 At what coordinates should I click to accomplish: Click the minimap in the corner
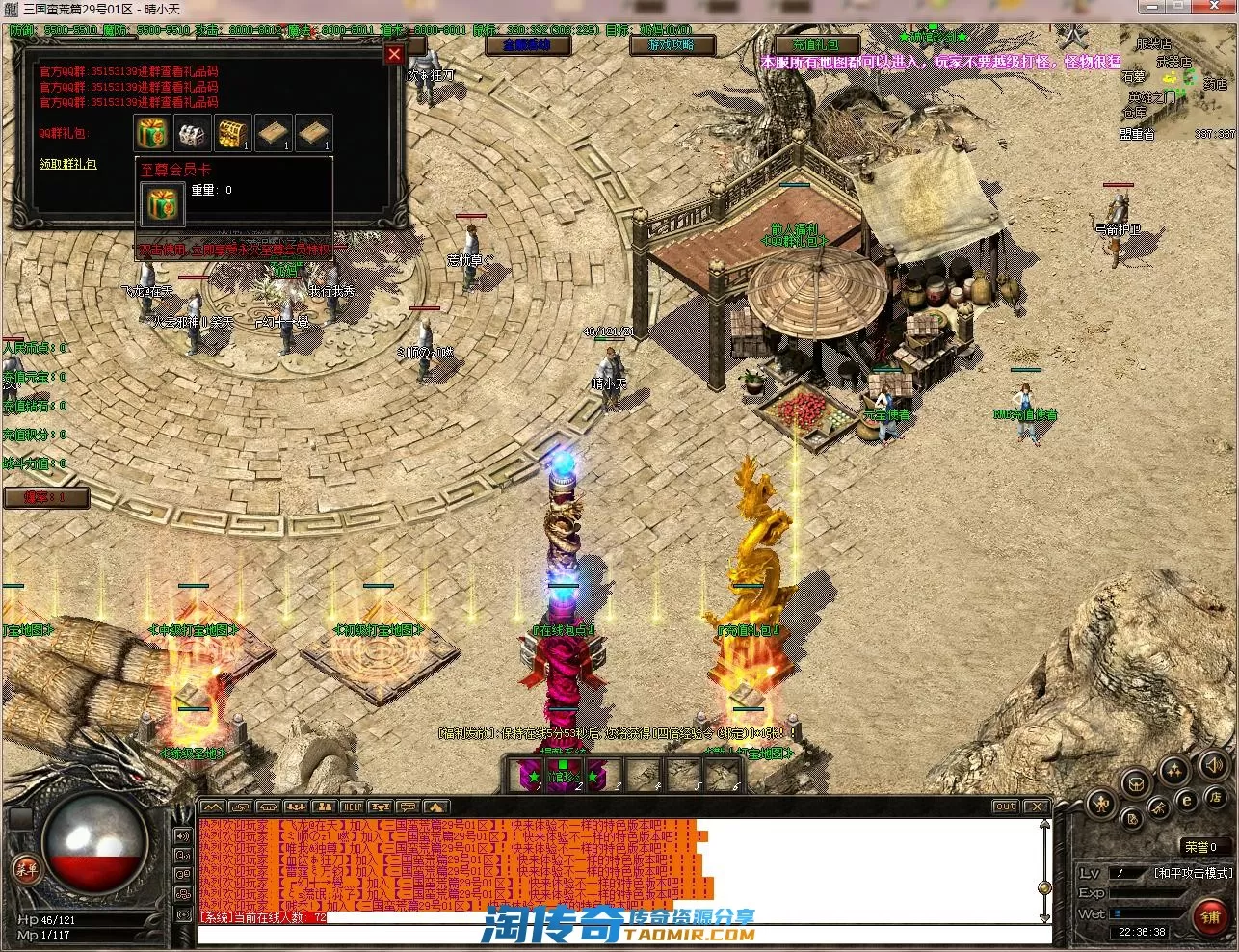[1177, 85]
